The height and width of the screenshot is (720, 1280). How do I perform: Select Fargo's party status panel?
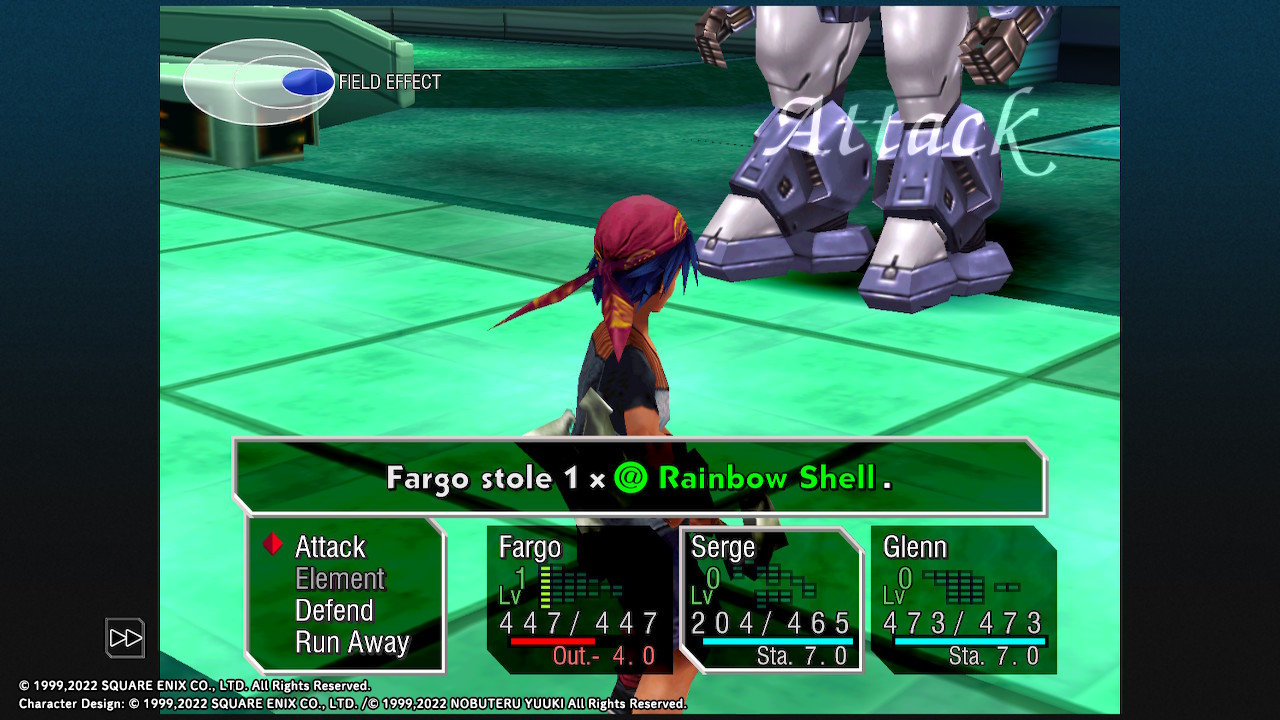[x=579, y=599]
